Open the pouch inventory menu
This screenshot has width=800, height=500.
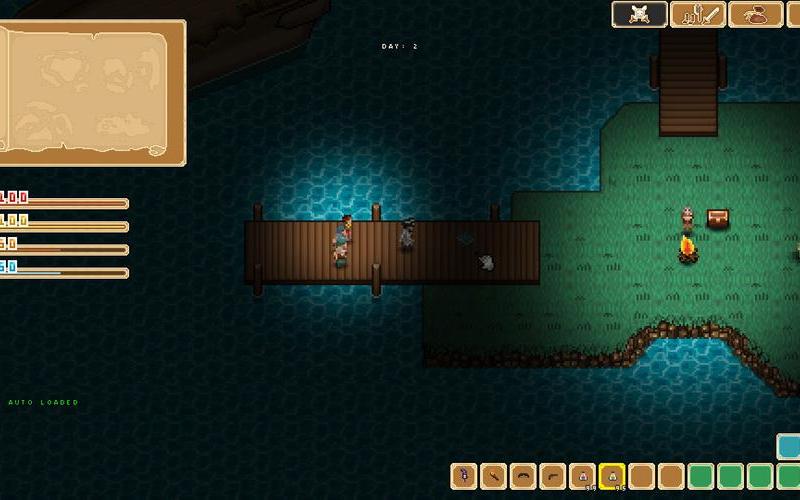point(756,14)
